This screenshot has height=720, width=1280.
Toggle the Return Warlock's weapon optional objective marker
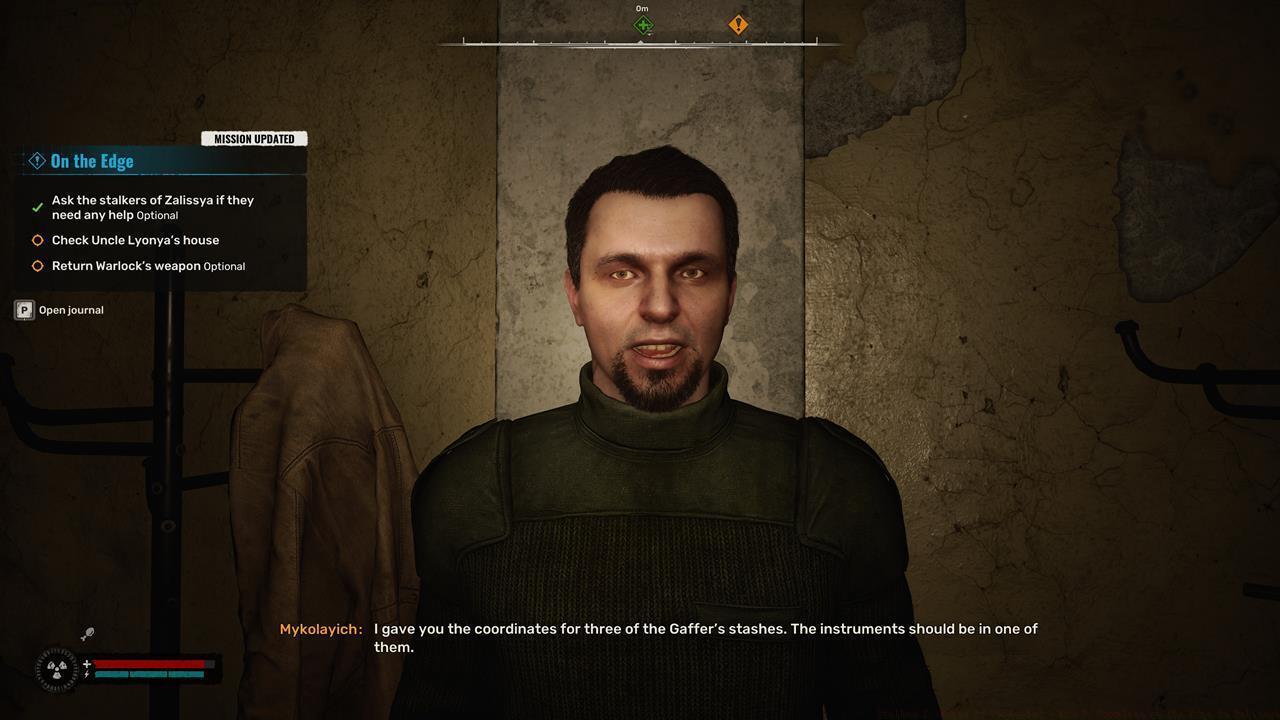point(37,266)
